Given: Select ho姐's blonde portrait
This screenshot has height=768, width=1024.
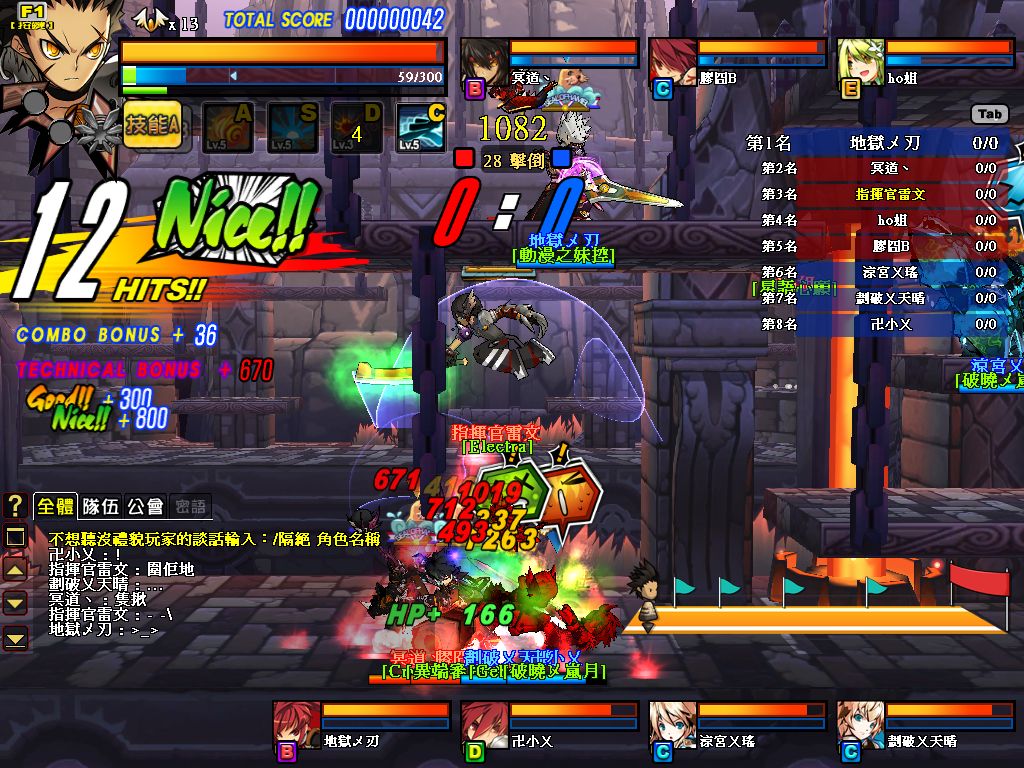Looking at the screenshot, I should coord(861,62).
